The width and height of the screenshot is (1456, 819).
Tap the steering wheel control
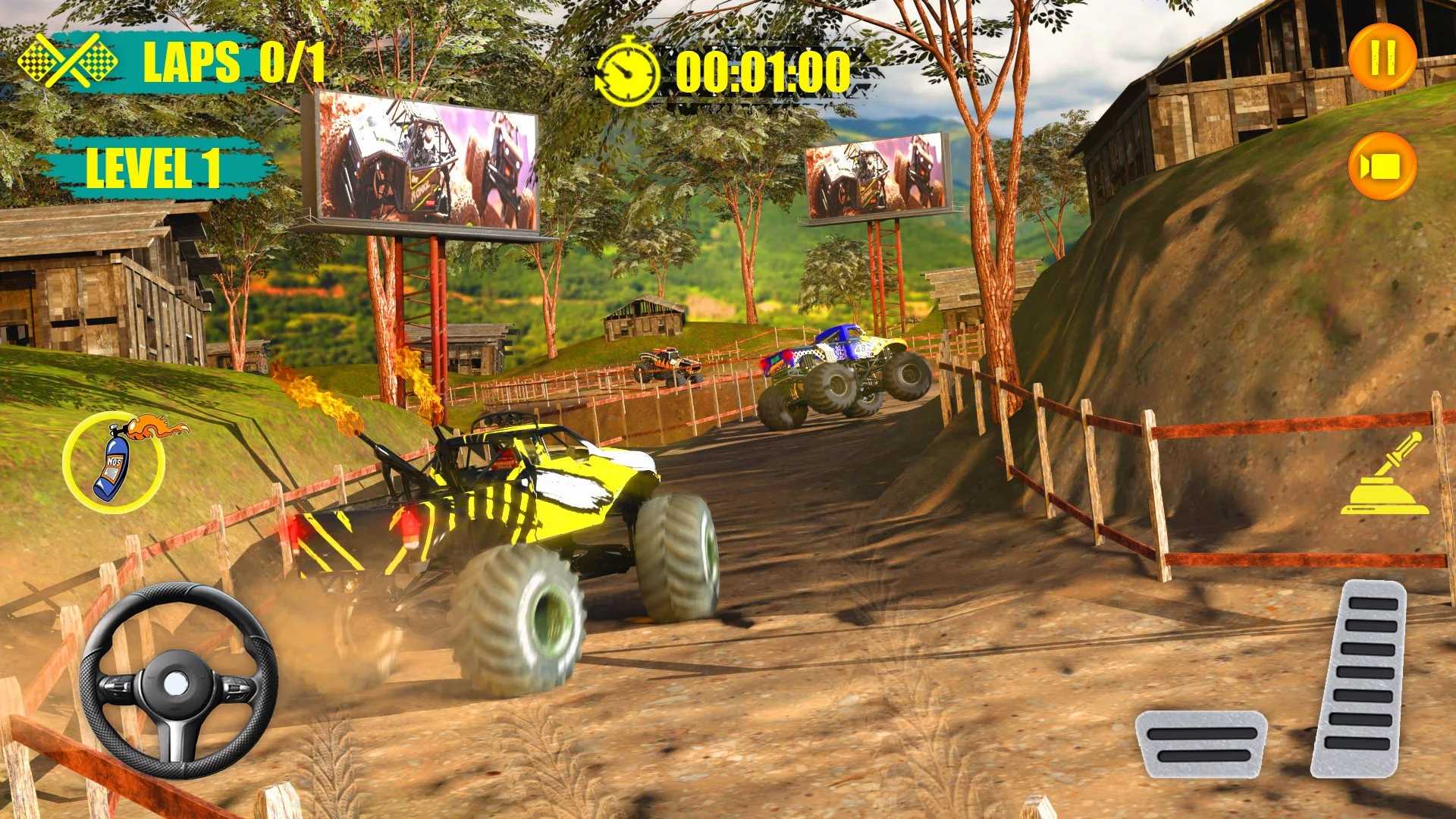pyautogui.click(x=177, y=682)
